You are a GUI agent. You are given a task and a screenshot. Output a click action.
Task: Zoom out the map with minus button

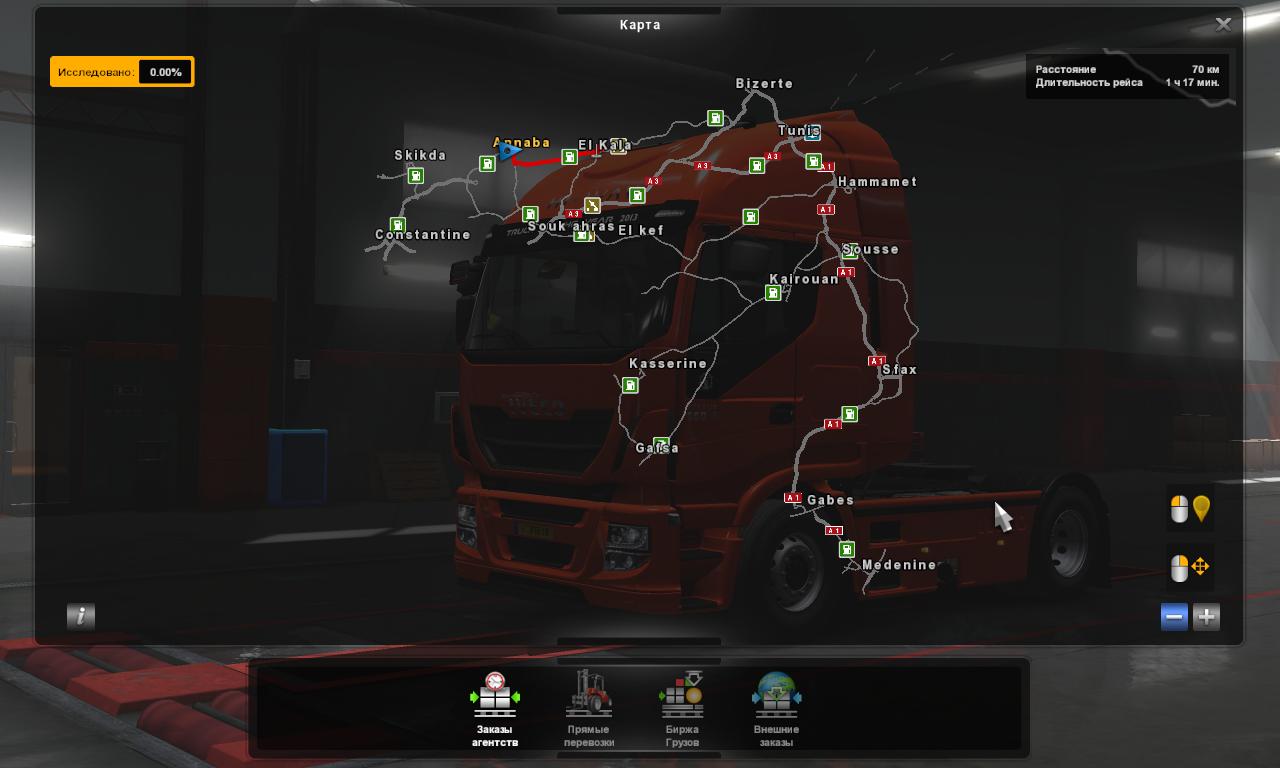(x=1175, y=617)
